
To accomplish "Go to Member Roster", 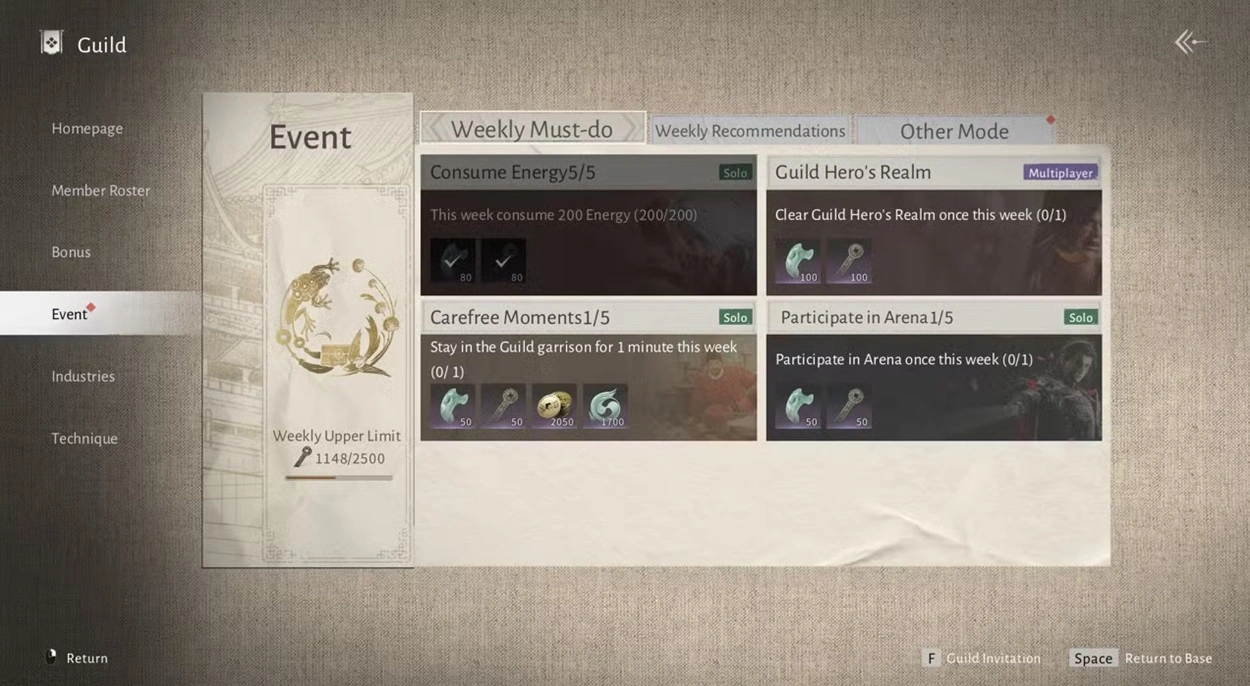I will pyautogui.click(x=100, y=190).
